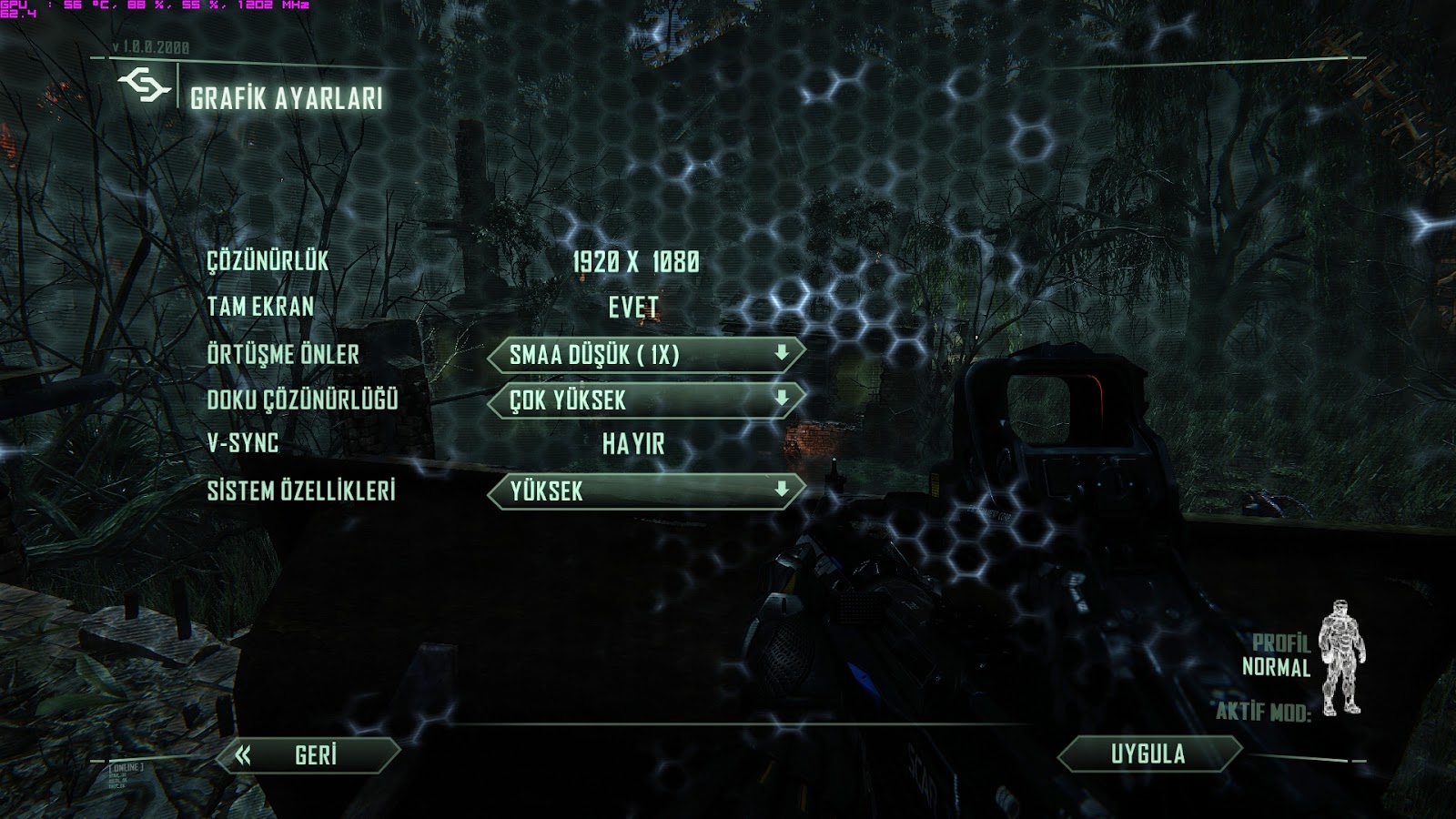Open the Sistem Özellikleri dropdown
The image size is (1456, 819).
646,491
